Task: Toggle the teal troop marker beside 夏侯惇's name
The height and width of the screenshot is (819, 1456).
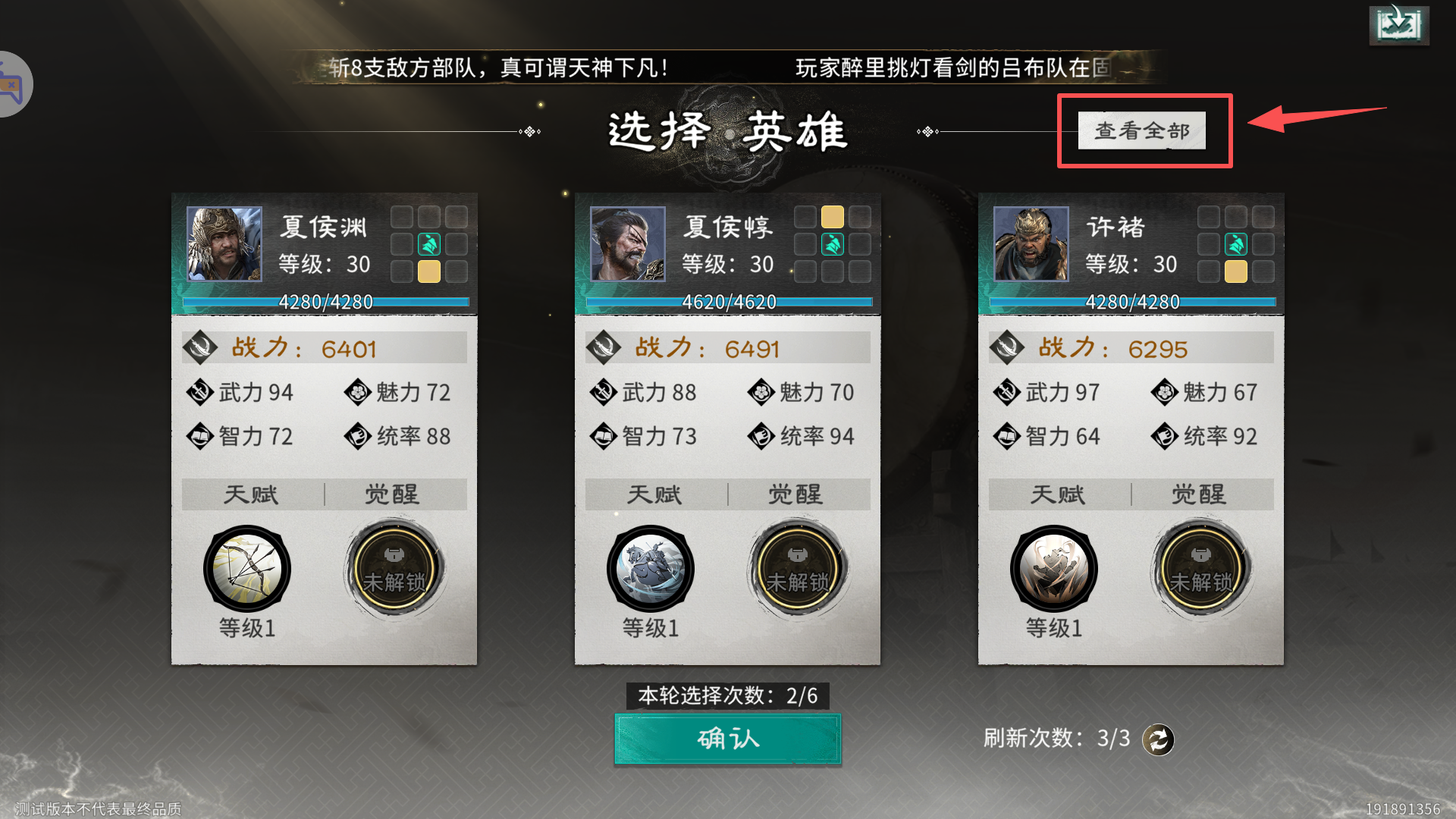Action: point(832,244)
